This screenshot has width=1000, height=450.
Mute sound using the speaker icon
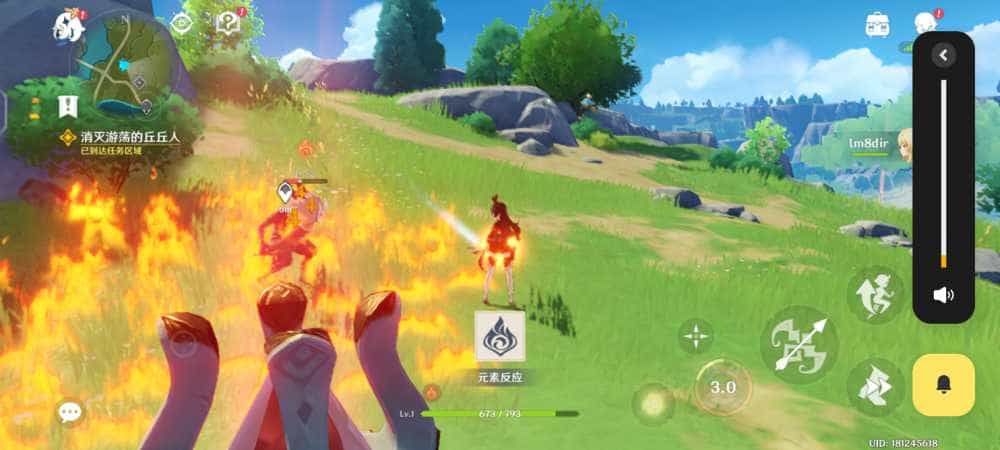(943, 295)
